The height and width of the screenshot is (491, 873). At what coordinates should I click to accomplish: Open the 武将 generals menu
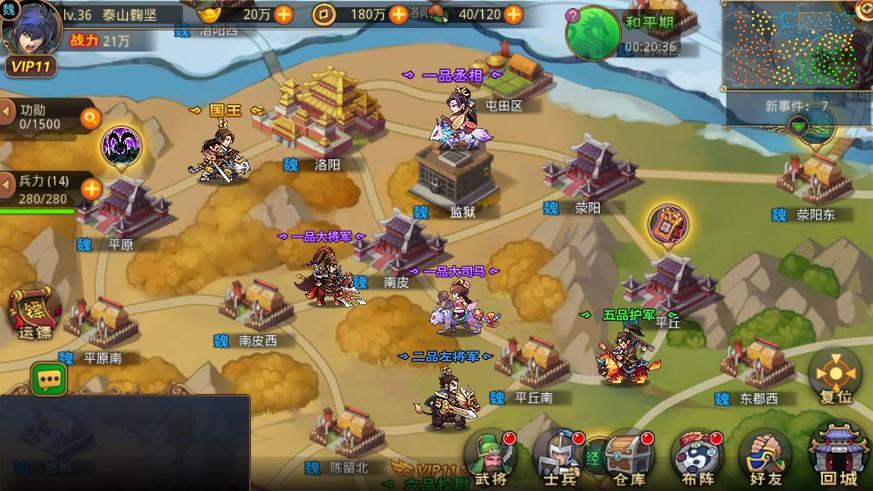pyautogui.click(x=490, y=455)
